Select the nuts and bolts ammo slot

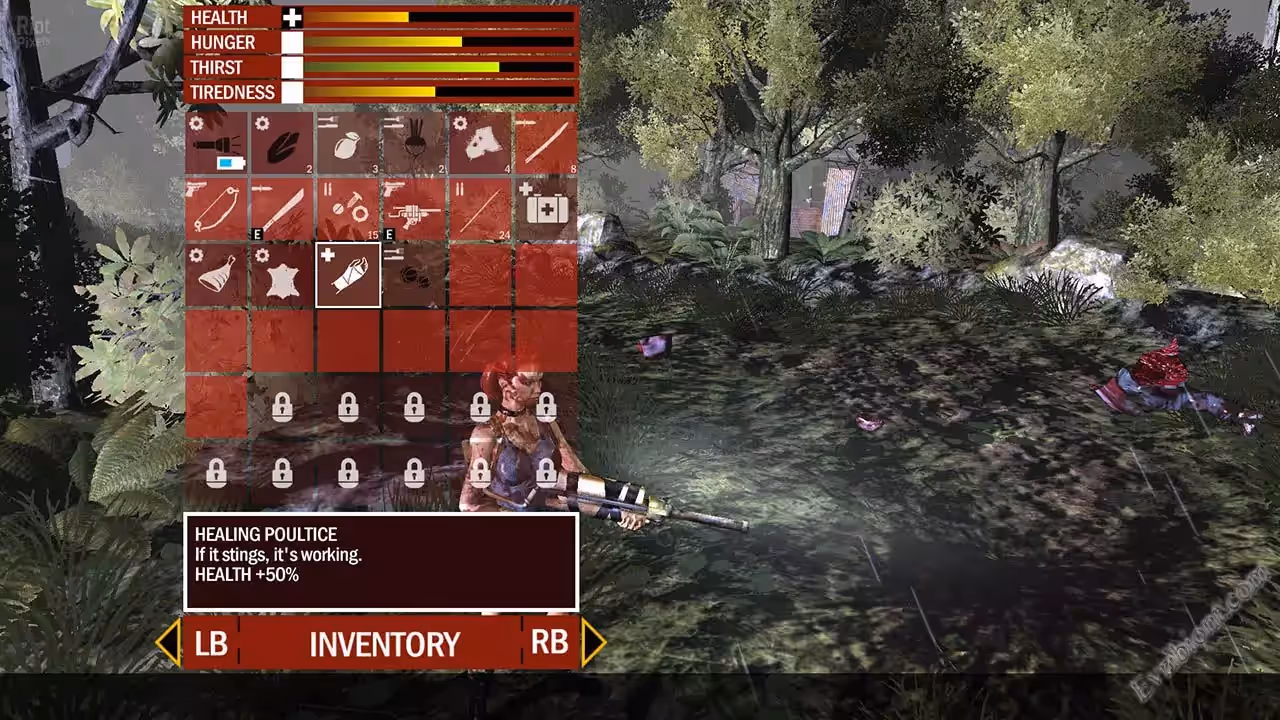click(x=348, y=209)
